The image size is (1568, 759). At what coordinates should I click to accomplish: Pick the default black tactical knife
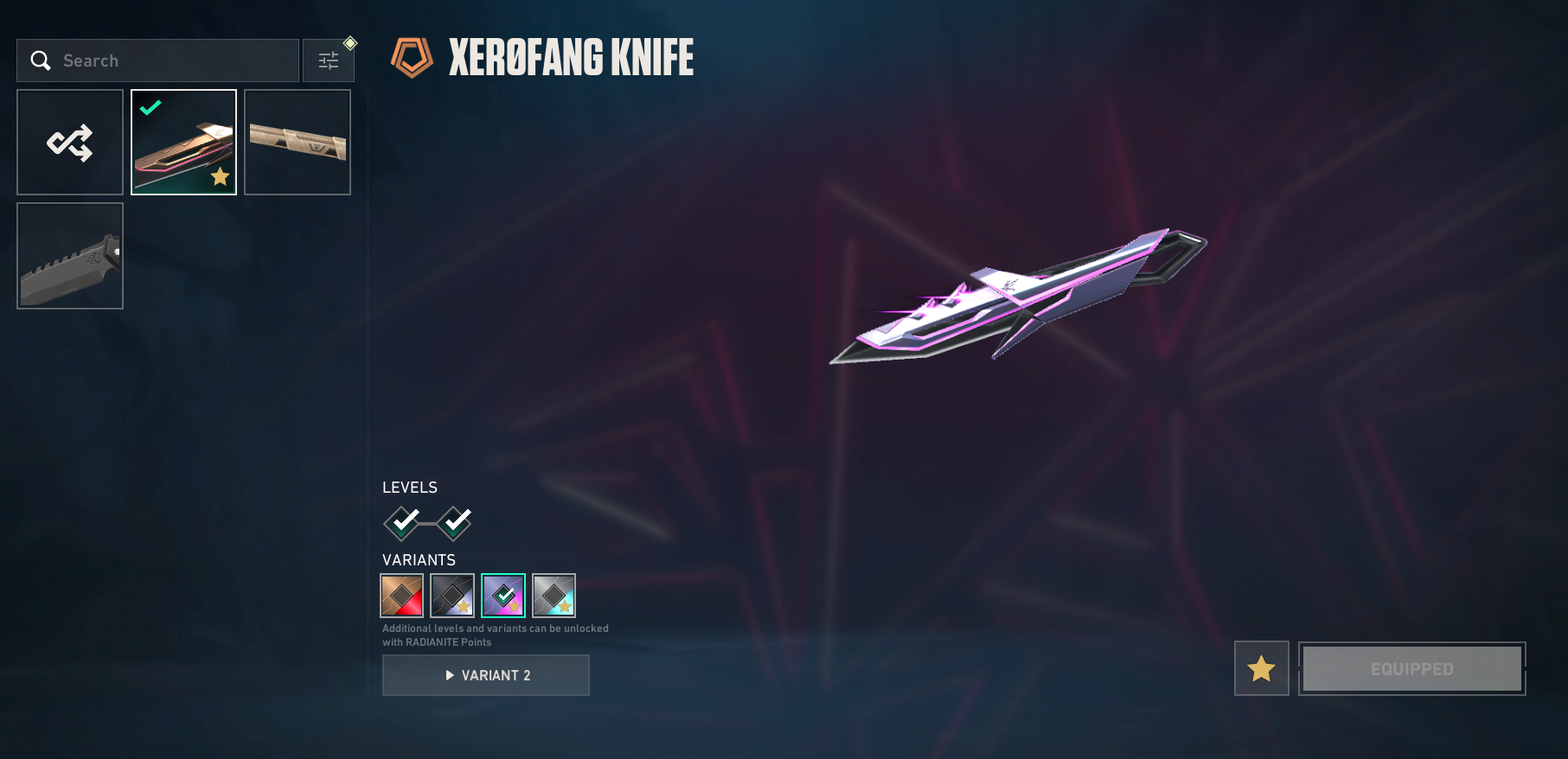[70, 256]
